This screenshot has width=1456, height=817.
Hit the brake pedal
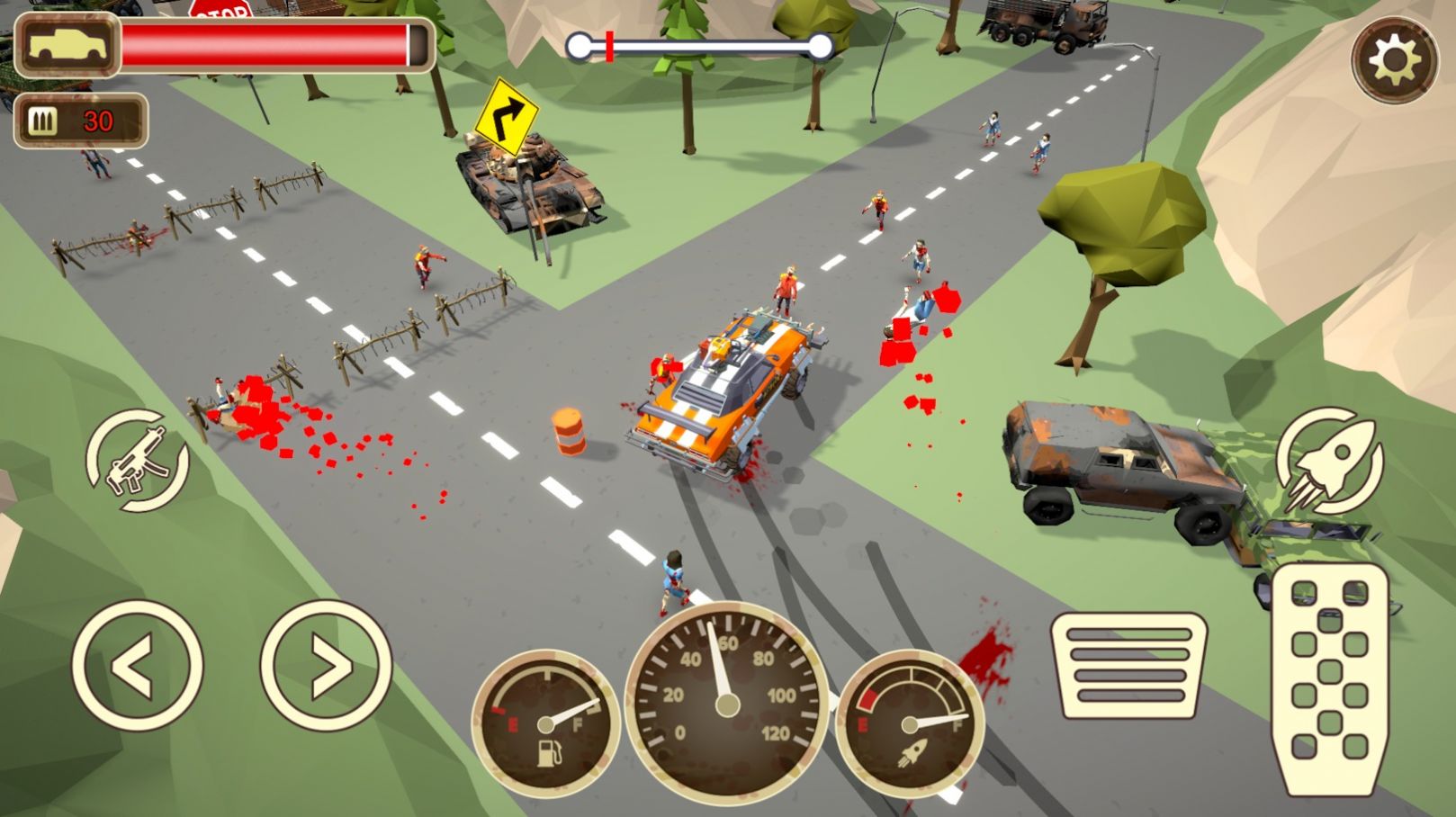tap(1129, 666)
